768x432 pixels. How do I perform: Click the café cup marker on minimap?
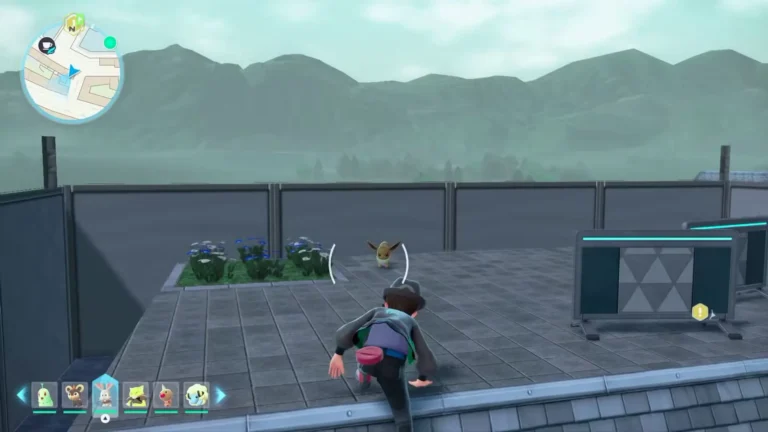pos(46,45)
